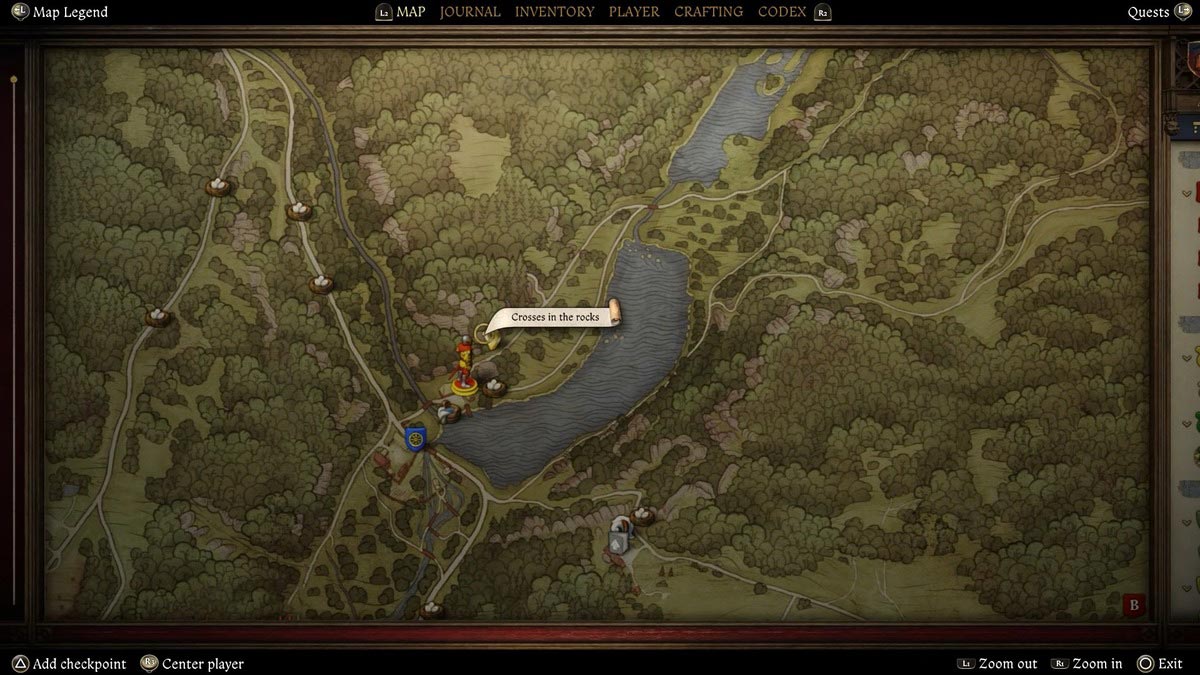1200x675 pixels.
Task: Click the red B badge in map corner
Action: pyautogui.click(x=1134, y=605)
